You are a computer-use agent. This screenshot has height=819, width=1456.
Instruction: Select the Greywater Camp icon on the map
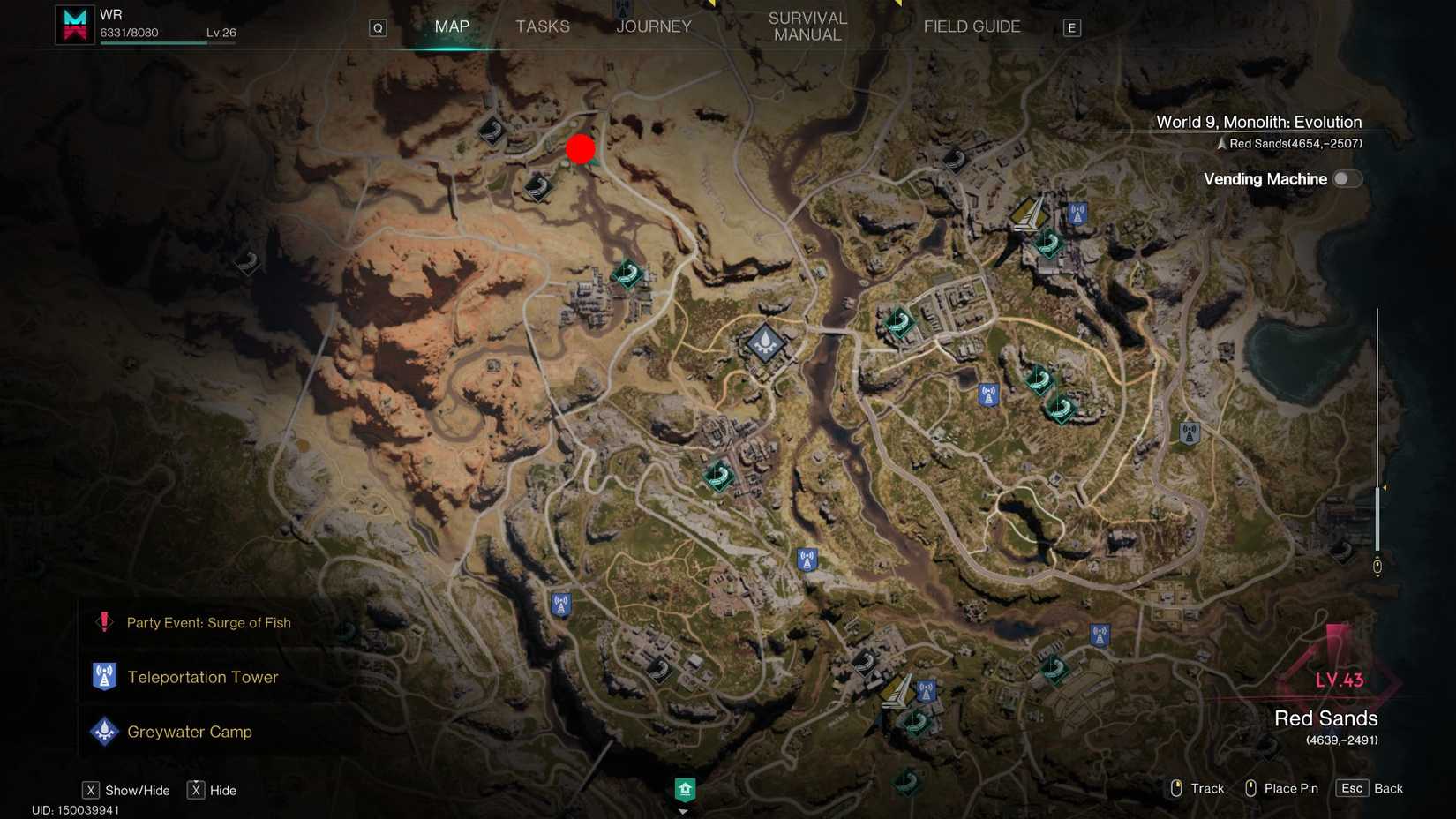(764, 344)
